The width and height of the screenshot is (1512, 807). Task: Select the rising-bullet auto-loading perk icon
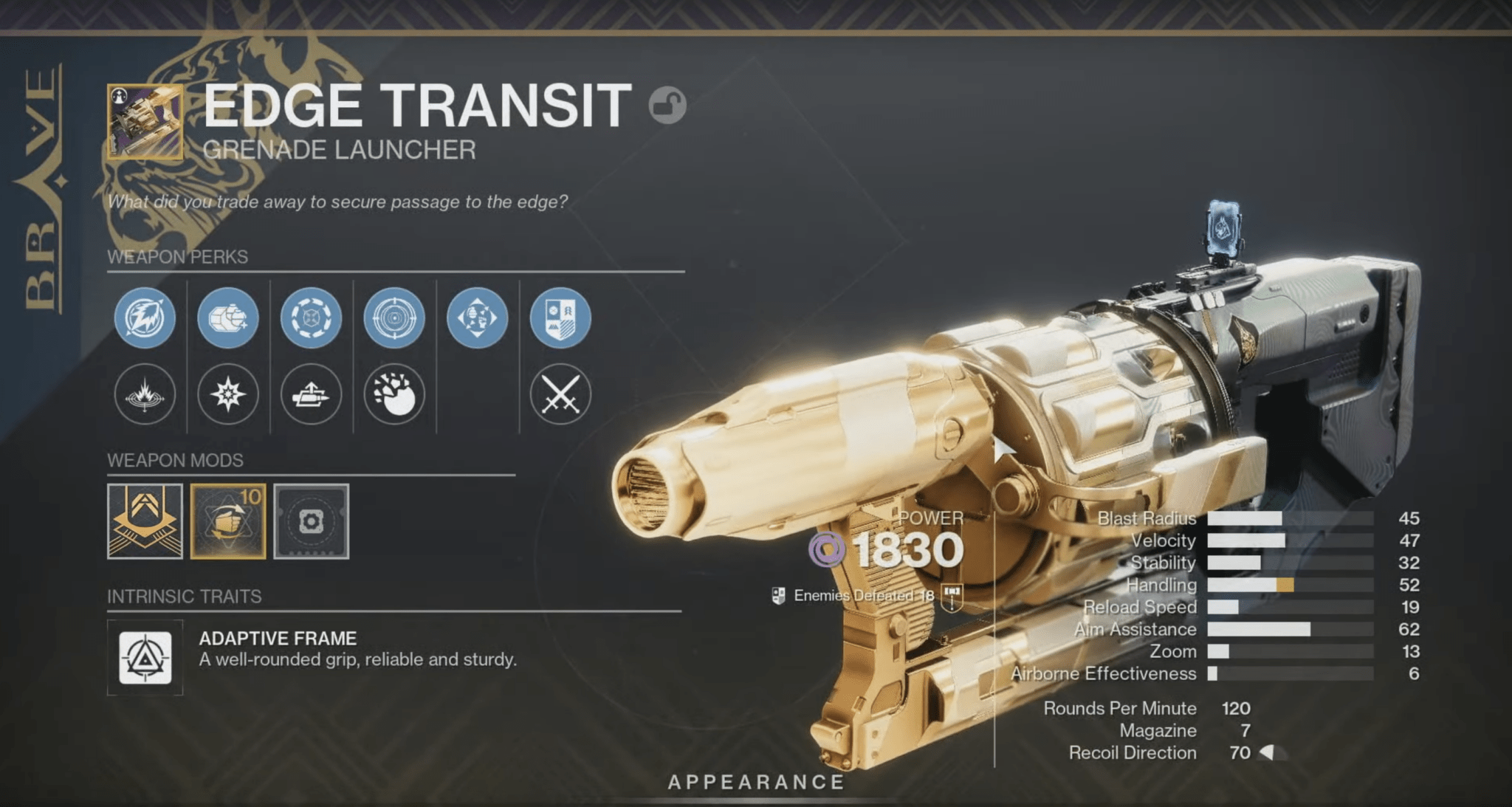coord(312,395)
